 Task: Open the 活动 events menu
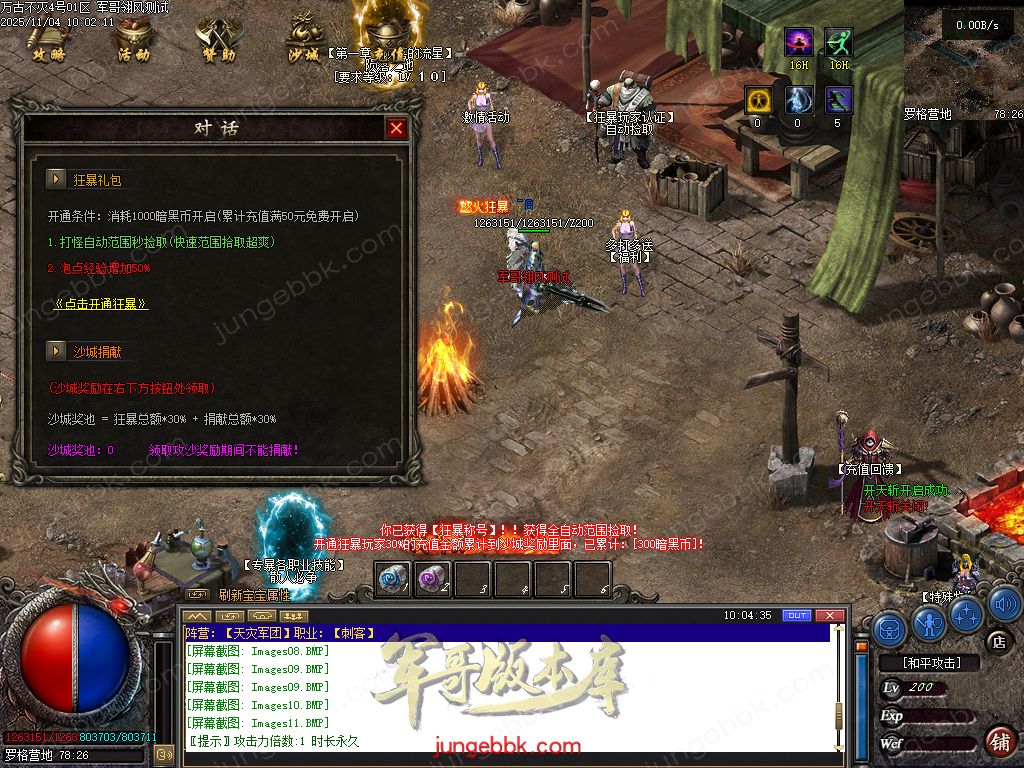(133, 39)
